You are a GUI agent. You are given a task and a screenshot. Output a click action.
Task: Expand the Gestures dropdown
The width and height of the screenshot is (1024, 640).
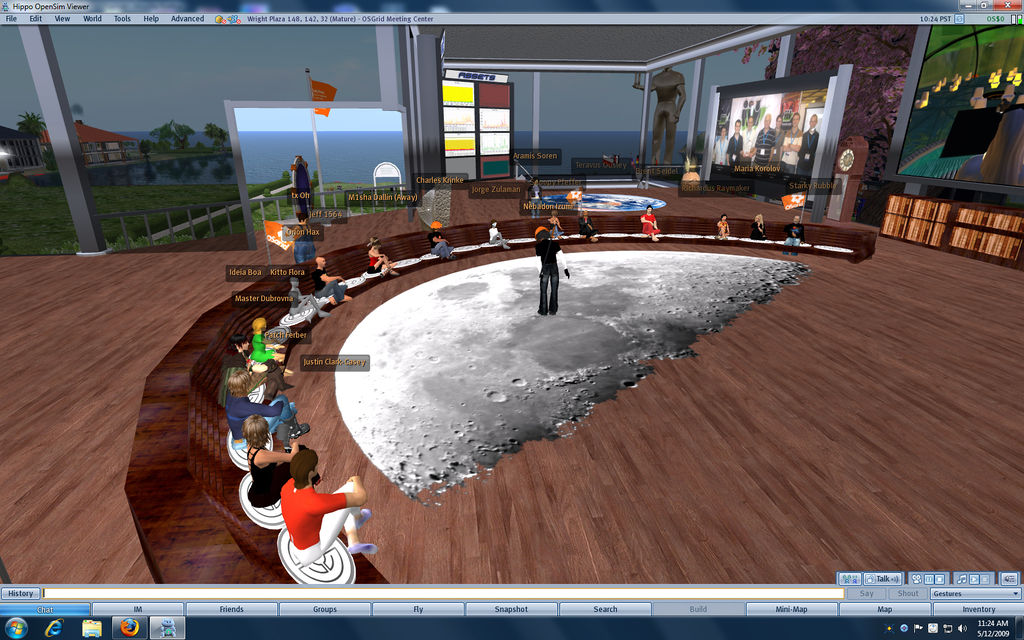(x=974, y=593)
